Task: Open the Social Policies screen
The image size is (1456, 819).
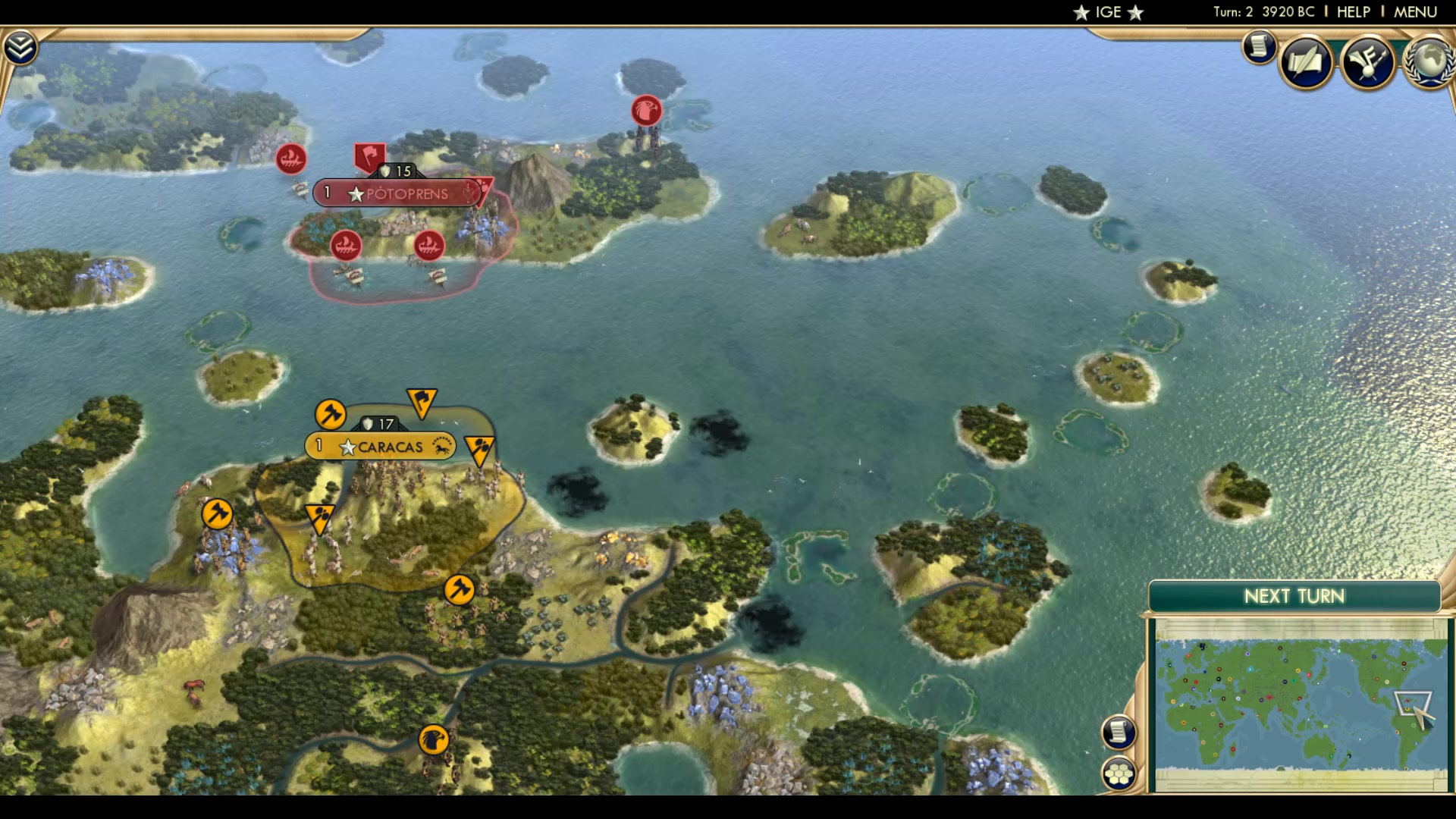Action: point(1306,62)
